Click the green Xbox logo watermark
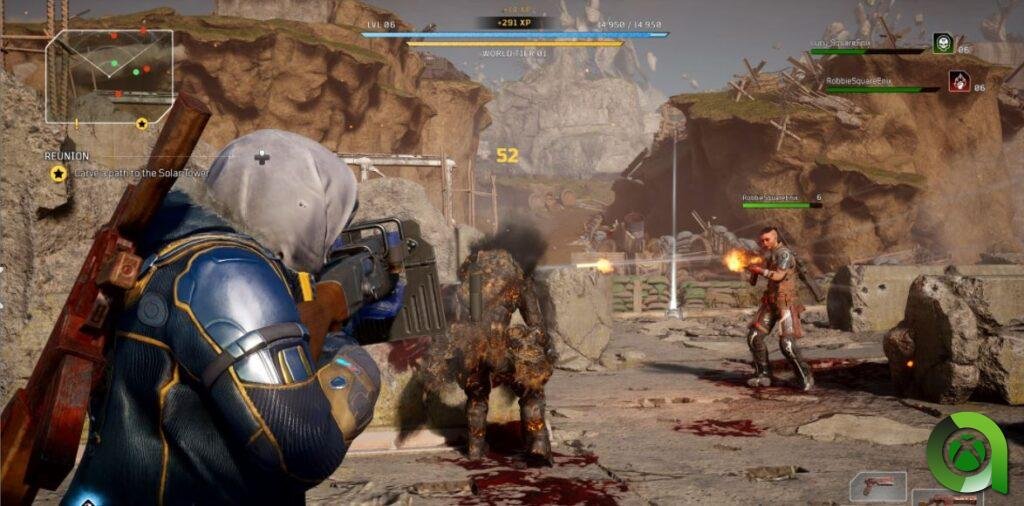 point(966,453)
